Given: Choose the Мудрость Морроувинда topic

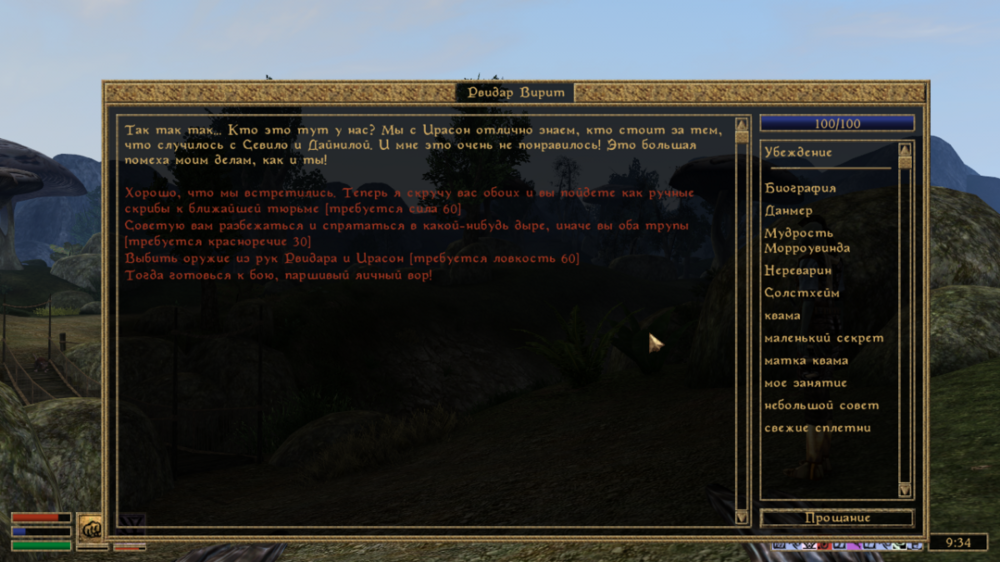Looking at the screenshot, I should [x=807, y=240].
